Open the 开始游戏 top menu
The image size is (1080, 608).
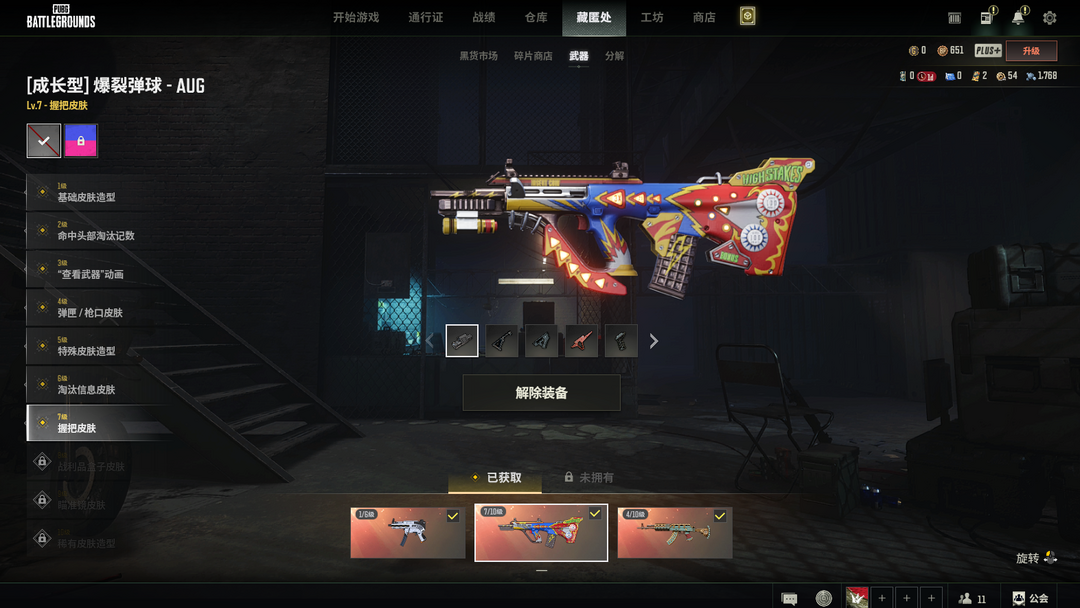pos(356,18)
